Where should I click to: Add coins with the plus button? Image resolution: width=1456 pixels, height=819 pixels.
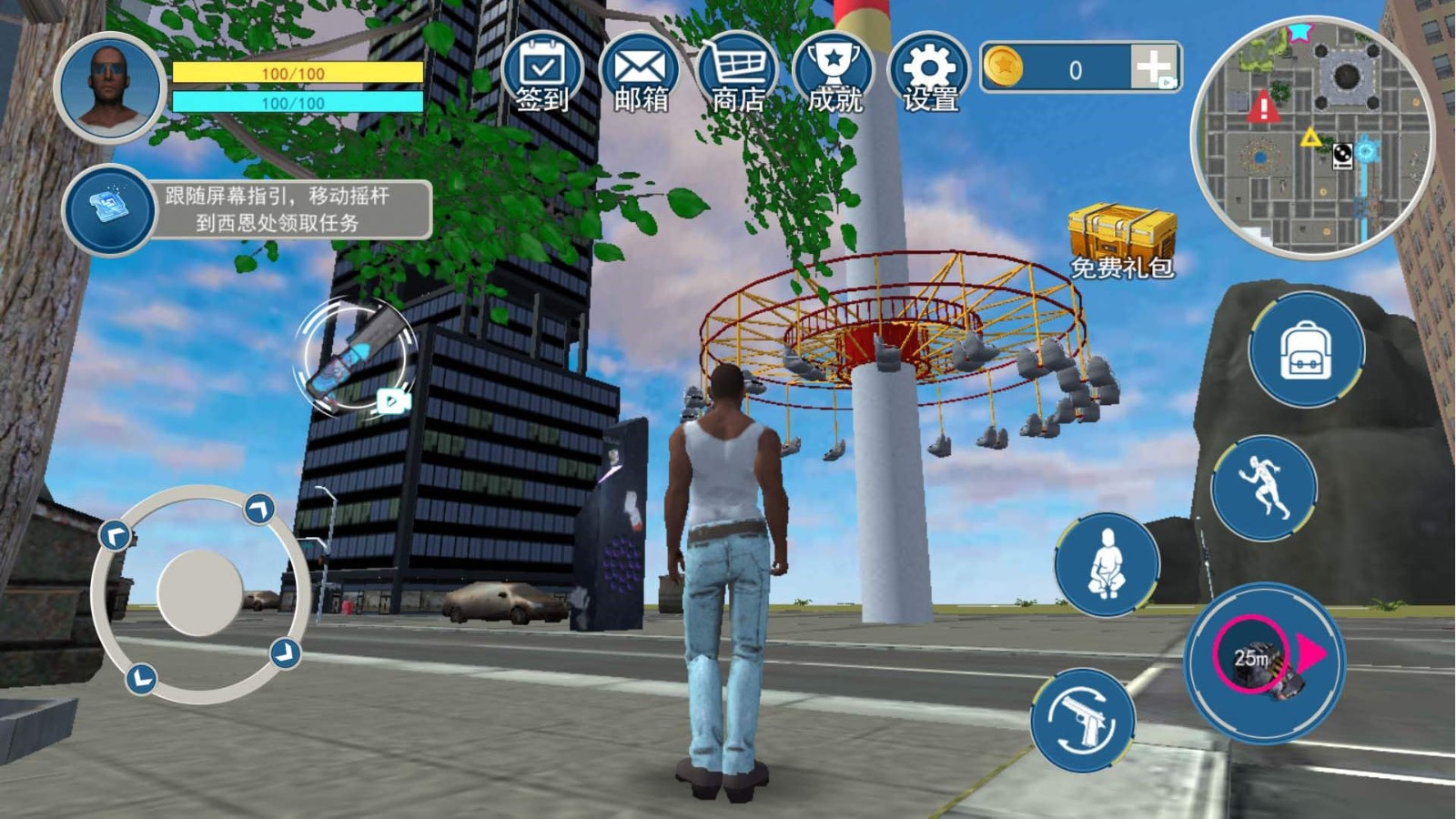pos(1154,67)
